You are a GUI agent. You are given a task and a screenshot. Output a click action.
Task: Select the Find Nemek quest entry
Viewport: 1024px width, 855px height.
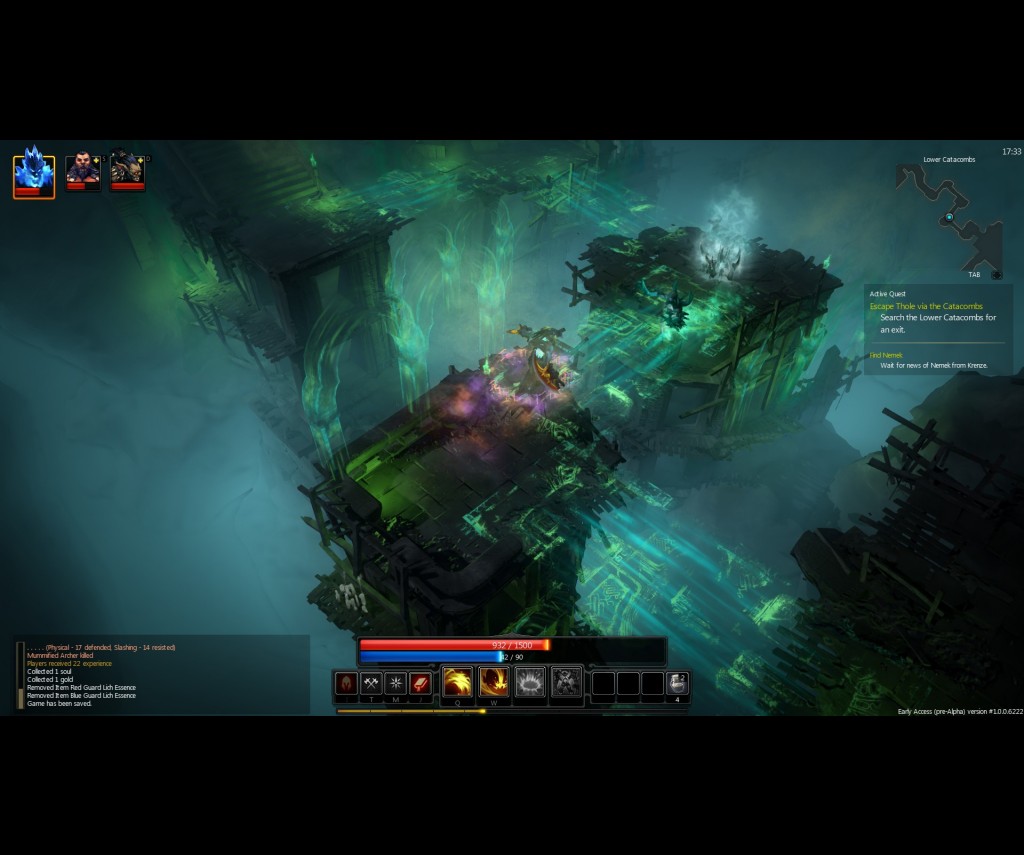pos(886,355)
